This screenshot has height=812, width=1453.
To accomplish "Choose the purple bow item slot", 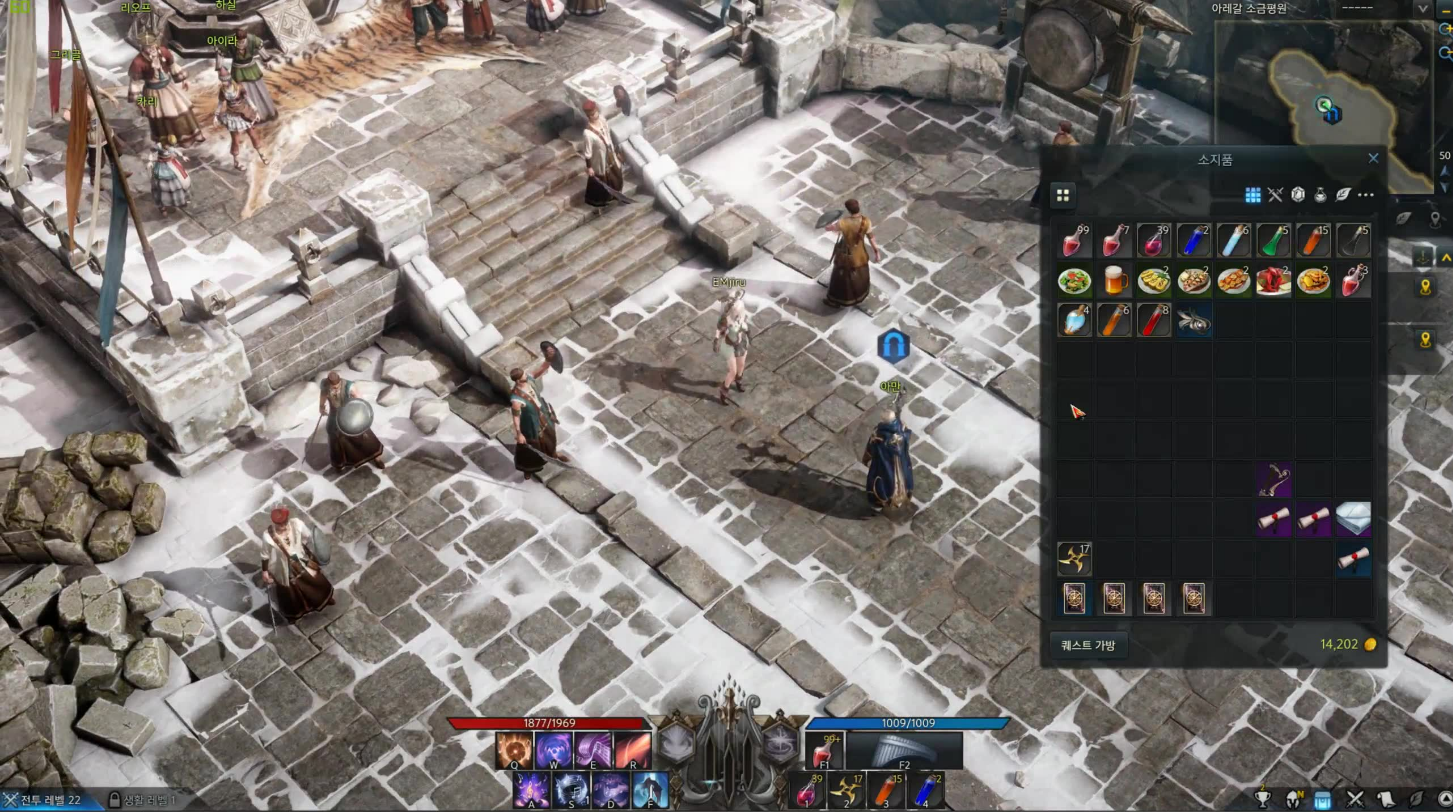I will coord(1273,480).
